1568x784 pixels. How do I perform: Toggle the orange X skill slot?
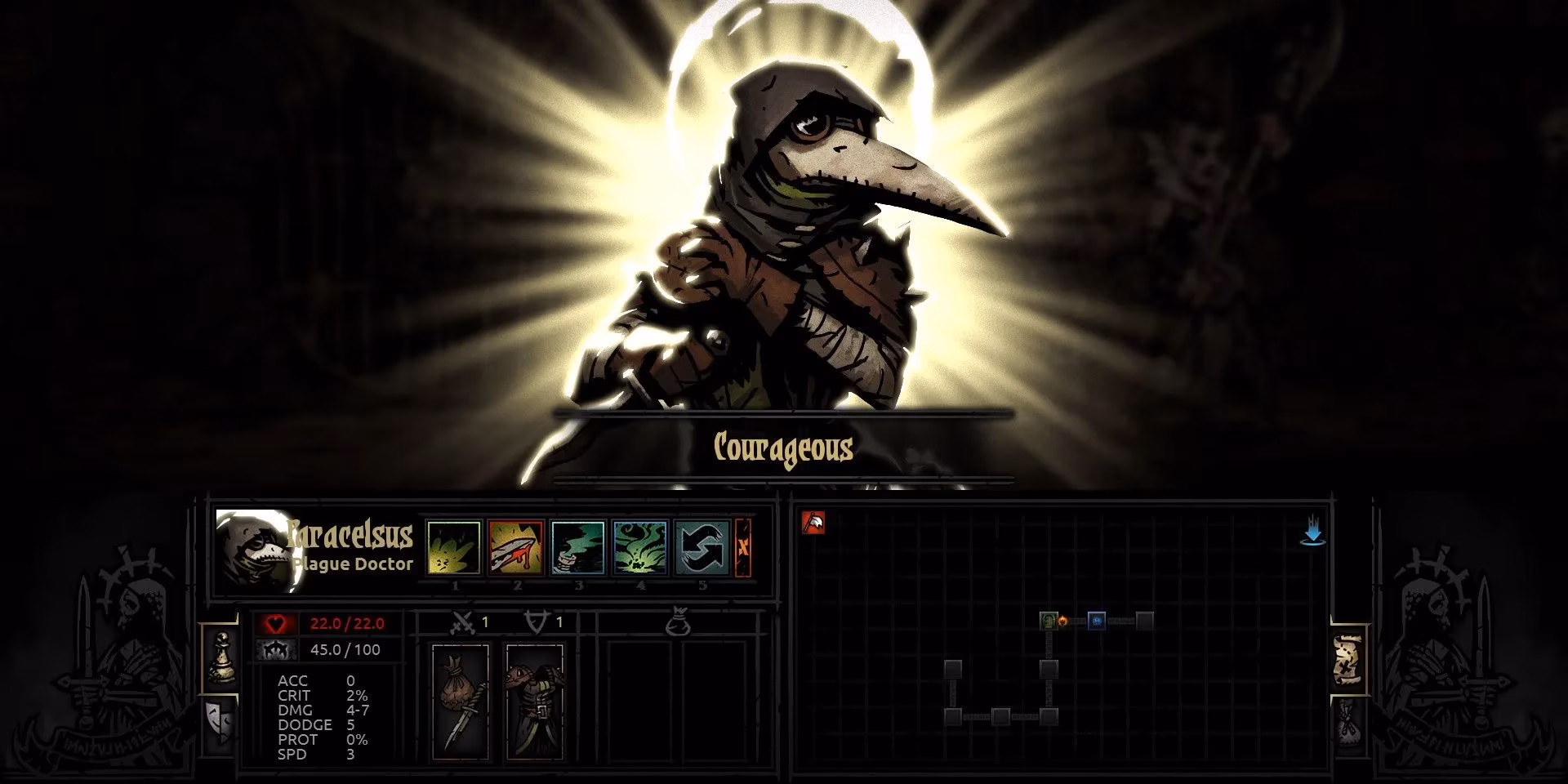[743, 549]
